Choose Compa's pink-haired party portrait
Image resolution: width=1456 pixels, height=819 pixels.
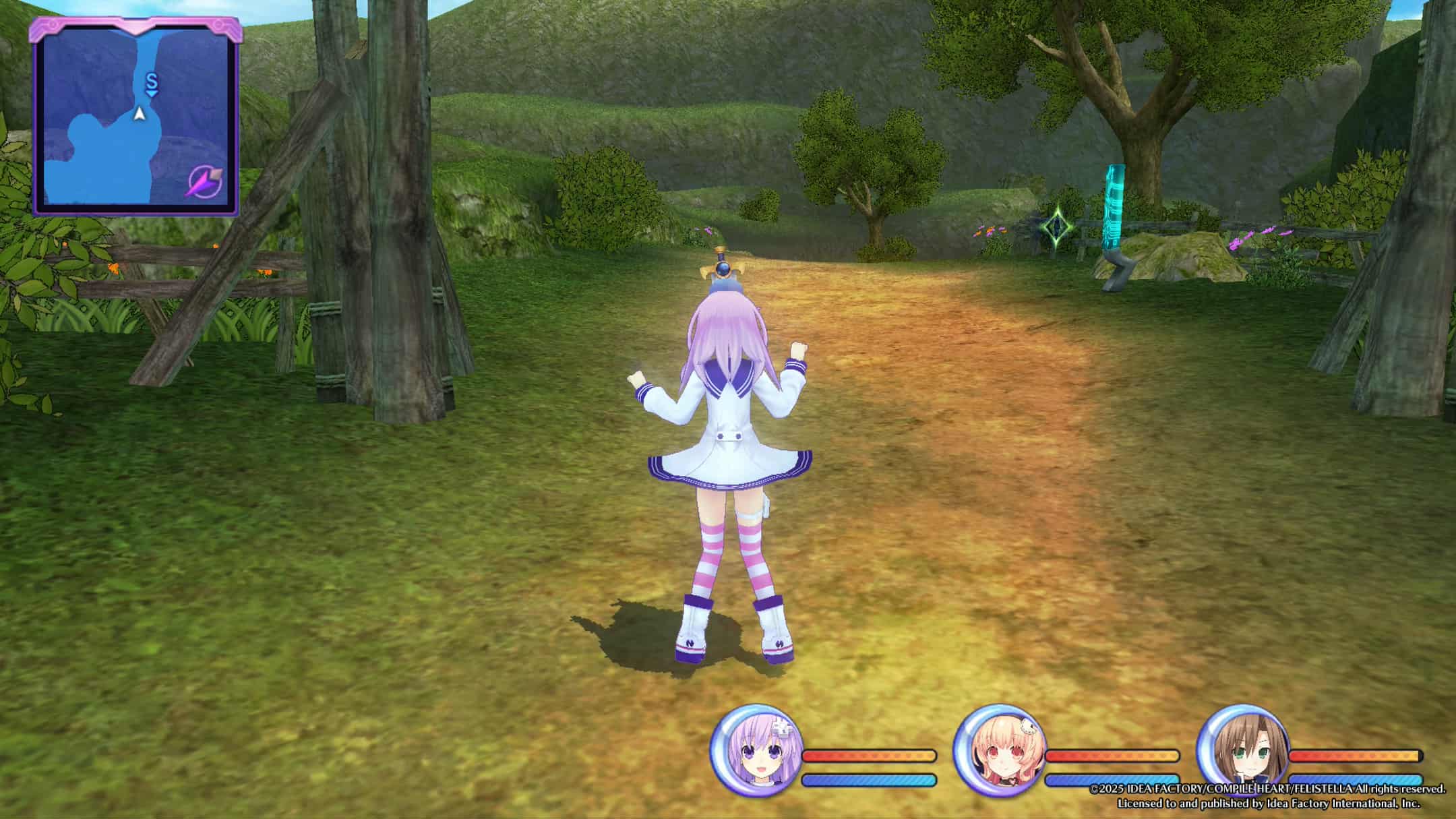[x=1000, y=750]
